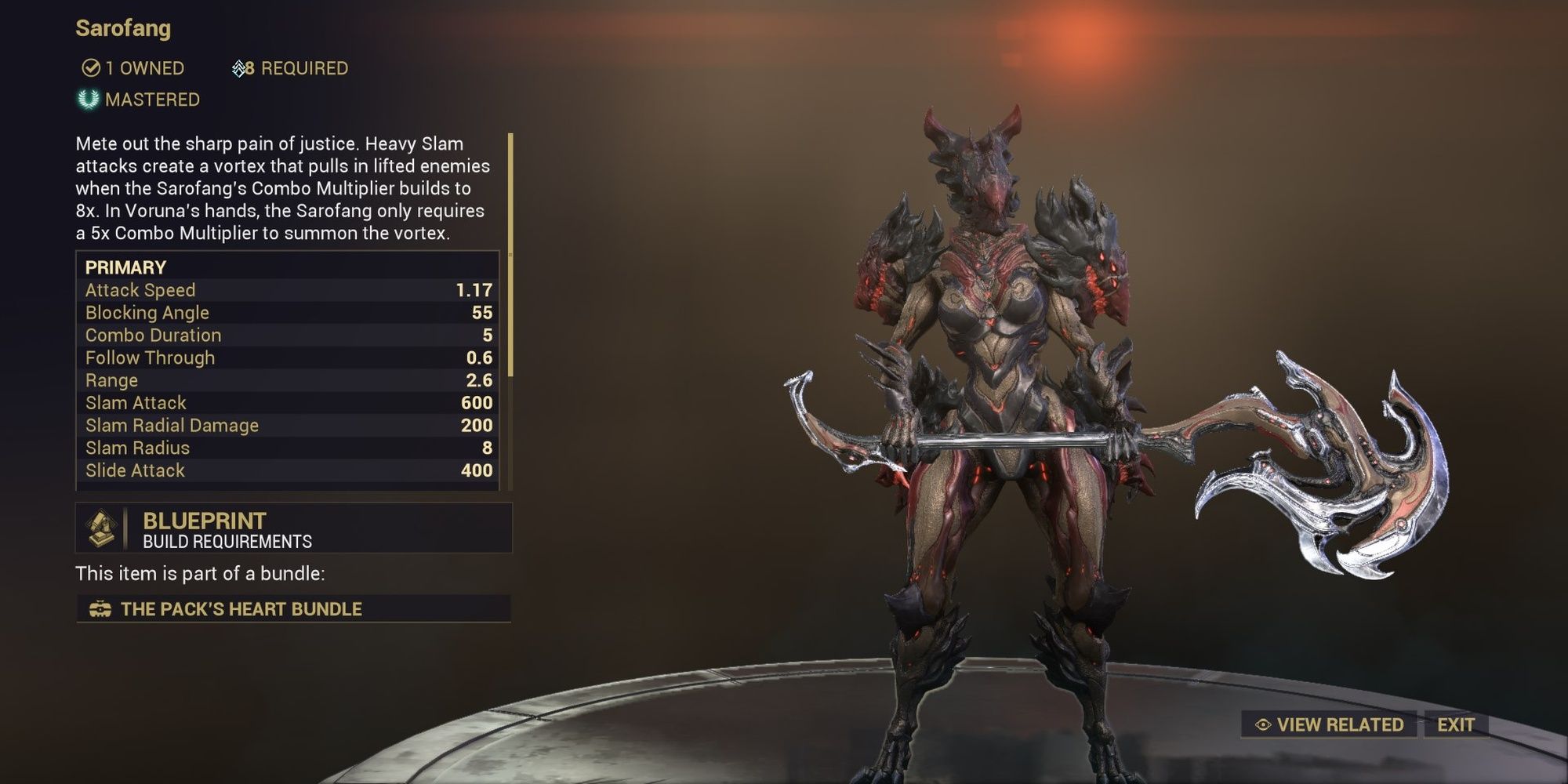Viewport: 1568px width, 784px height.
Task: Switch to the Primary stats tab
Action: (x=125, y=267)
